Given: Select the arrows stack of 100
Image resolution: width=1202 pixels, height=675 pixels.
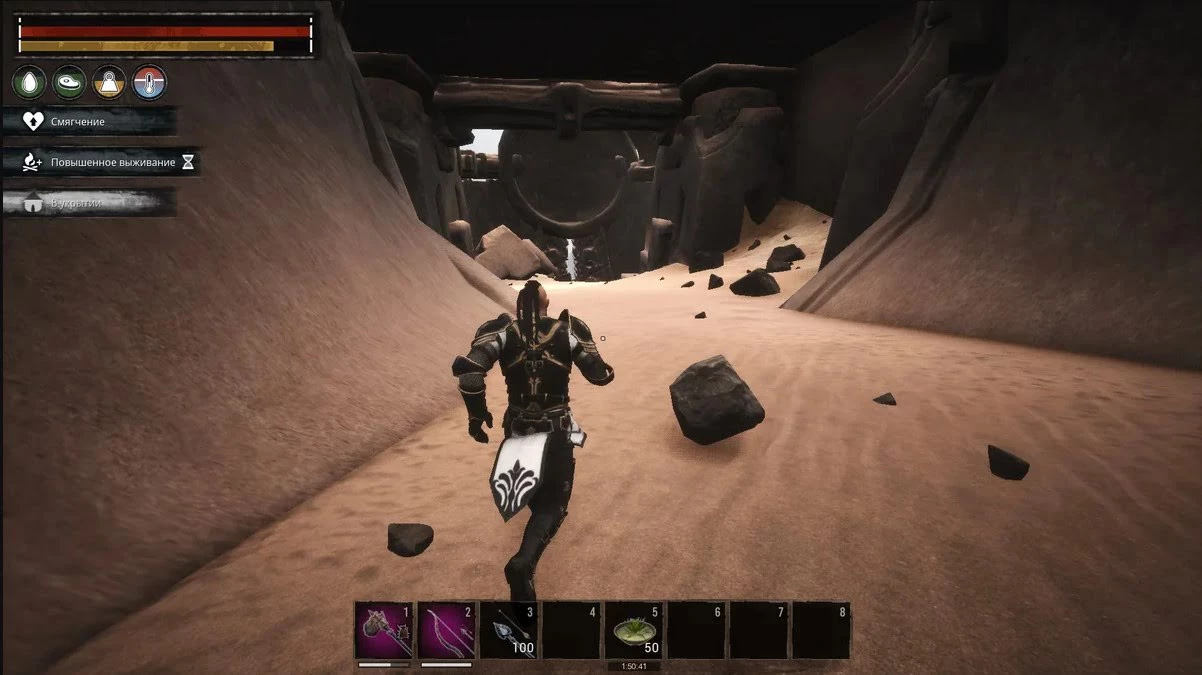Looking at the screenshot, I should coord(509,629).
